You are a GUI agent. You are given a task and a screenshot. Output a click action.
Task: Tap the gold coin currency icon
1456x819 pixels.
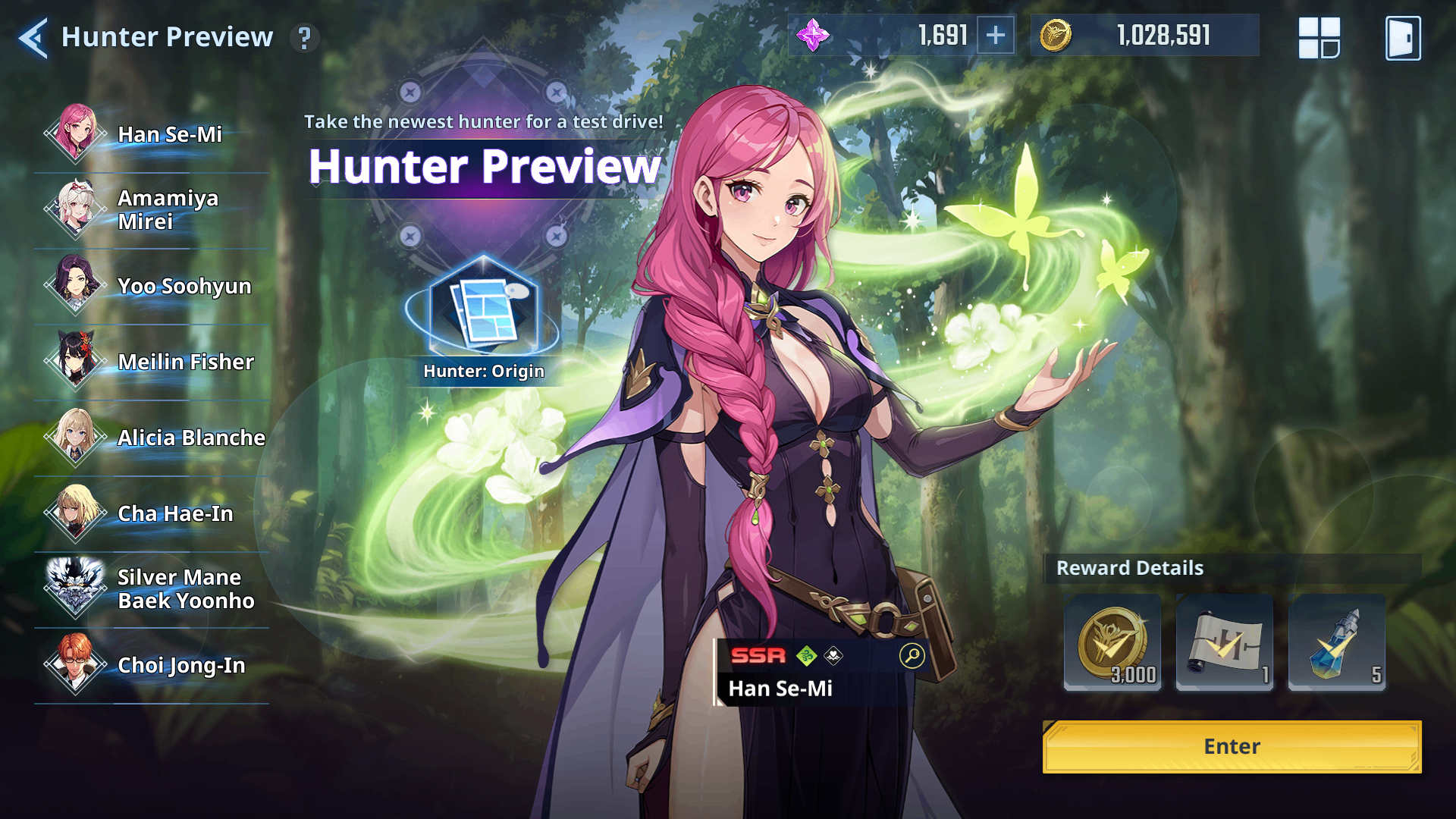coord(1056,34)
